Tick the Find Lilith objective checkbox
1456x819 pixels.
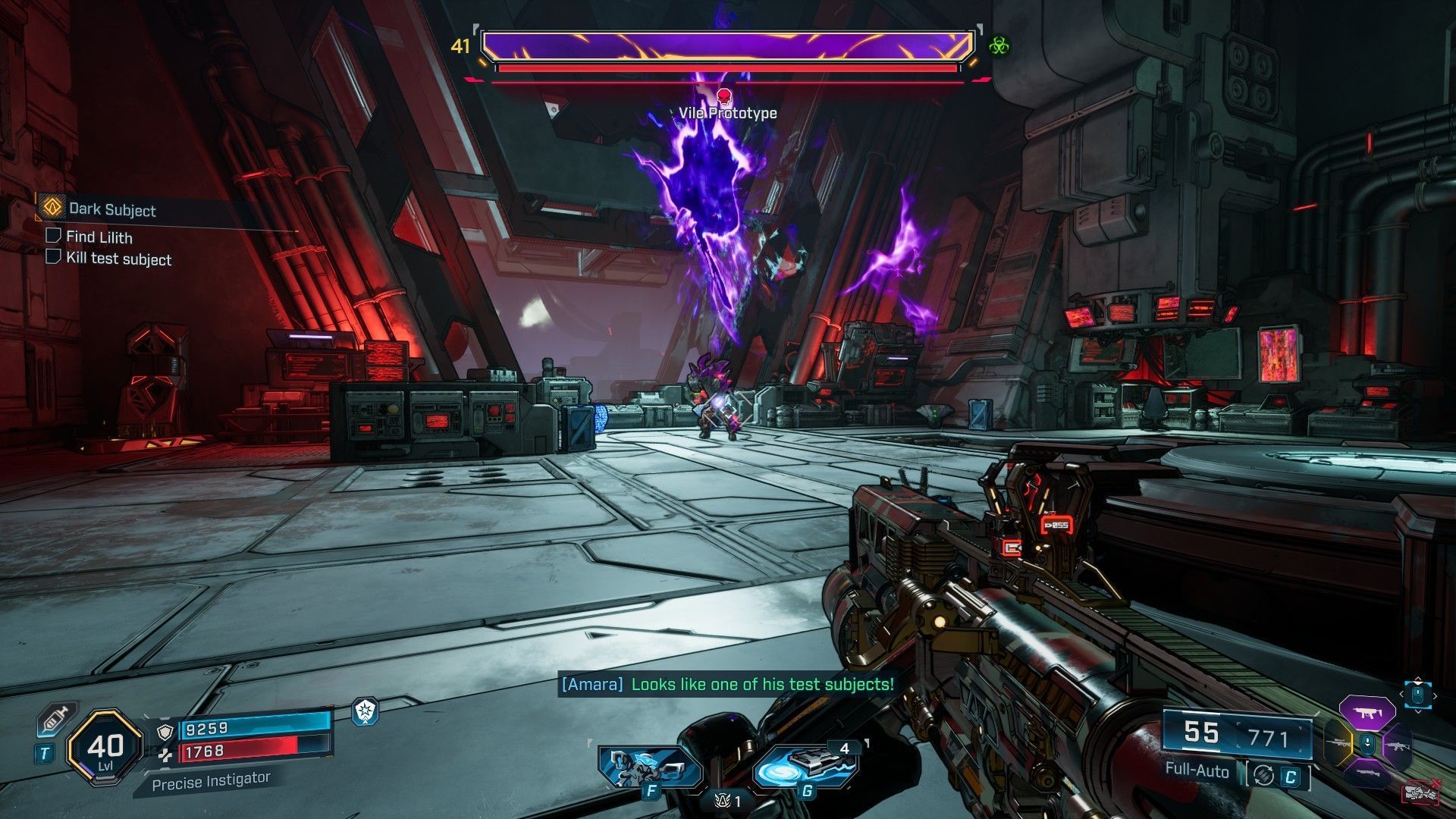(x=53, y=236)
